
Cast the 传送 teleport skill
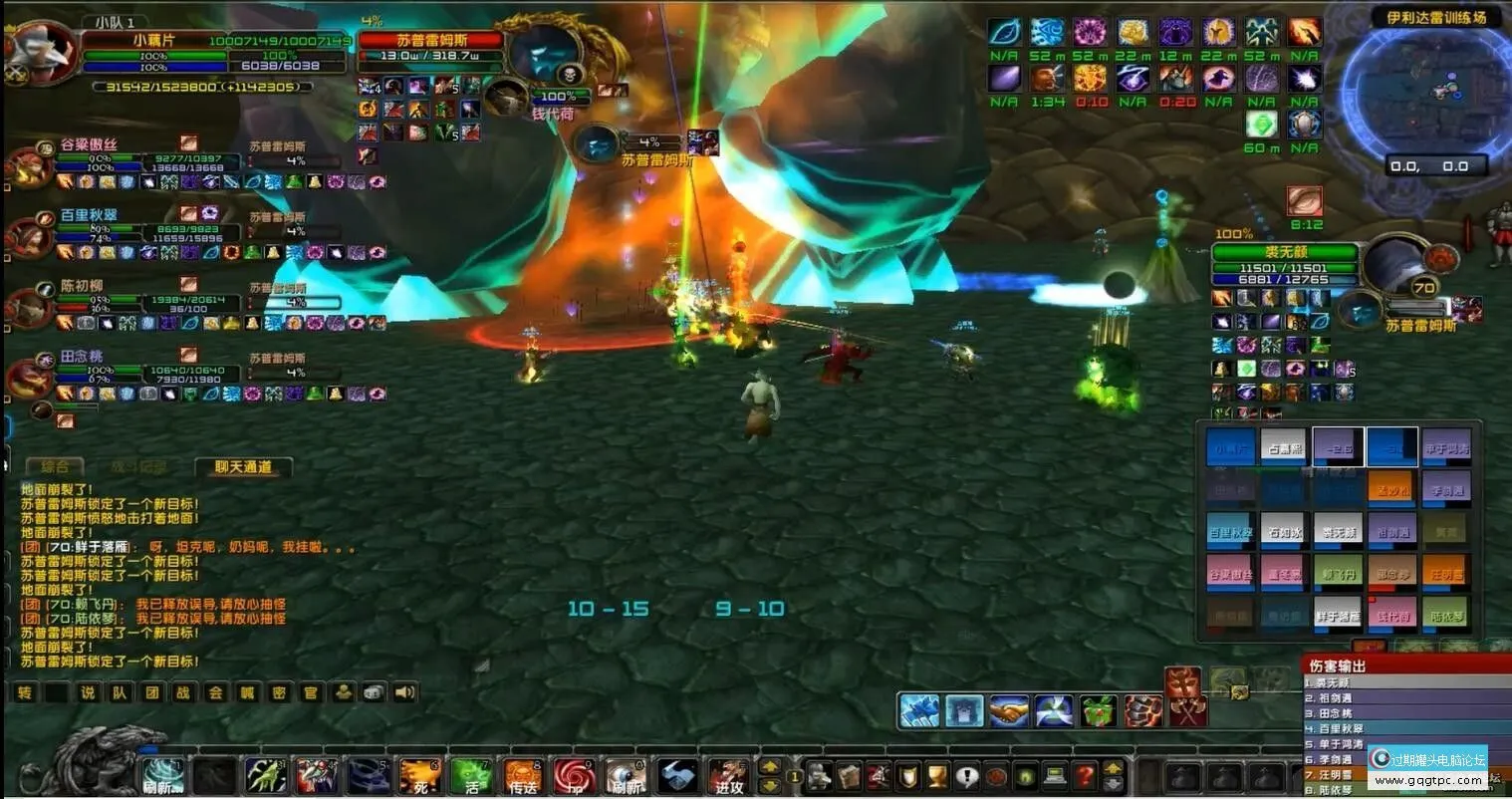(x=523, y=776)
